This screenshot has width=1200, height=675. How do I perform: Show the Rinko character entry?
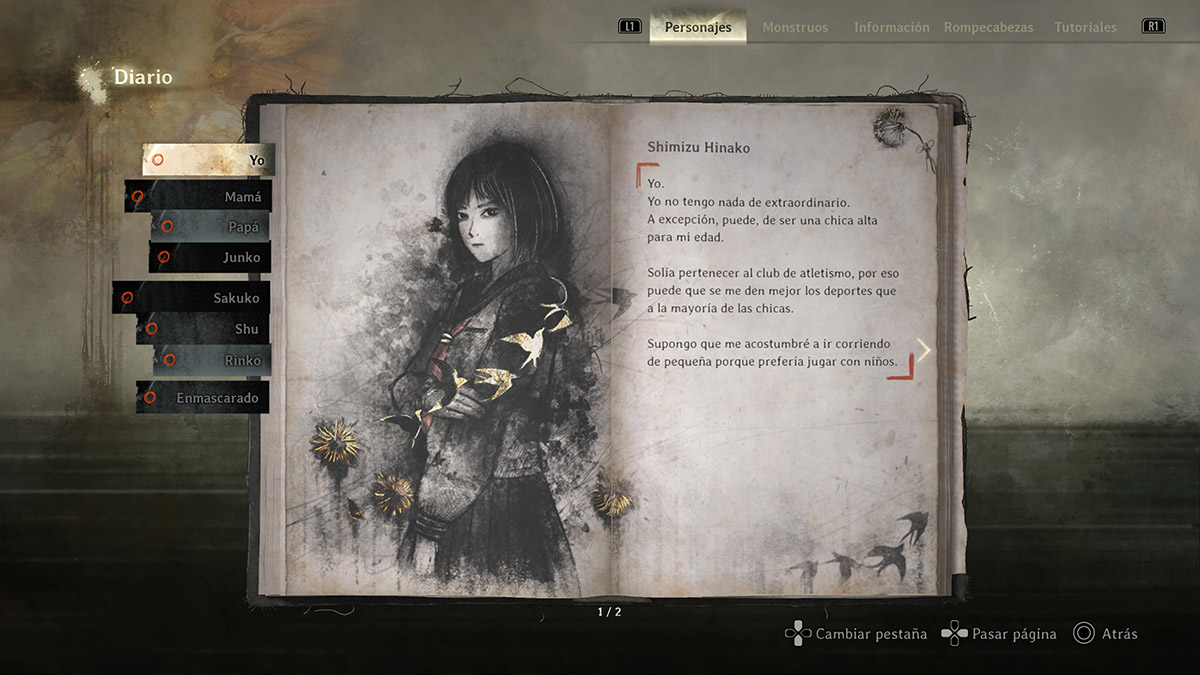[x=212, y=360]
